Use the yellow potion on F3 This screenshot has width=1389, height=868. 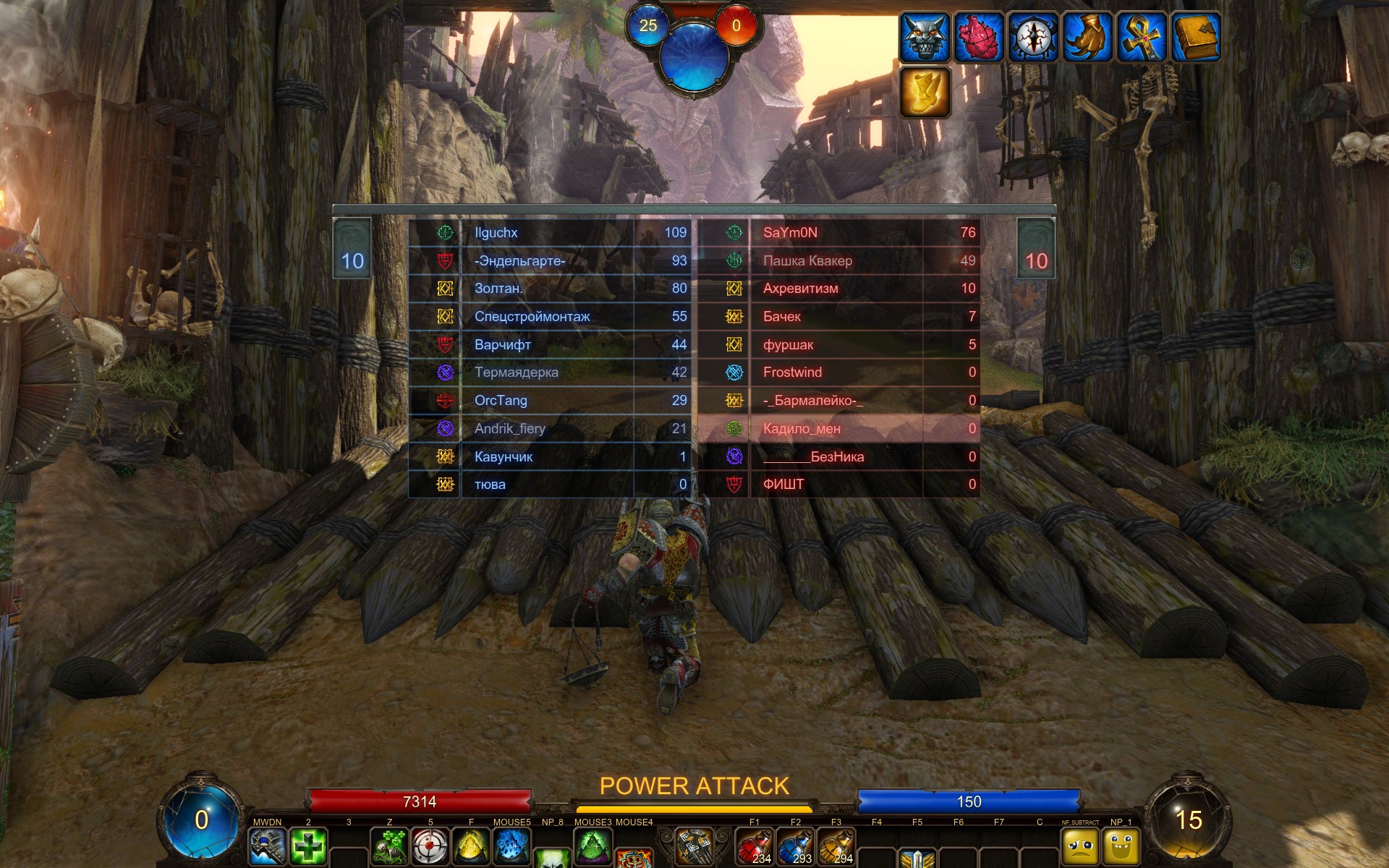point(836,846)
